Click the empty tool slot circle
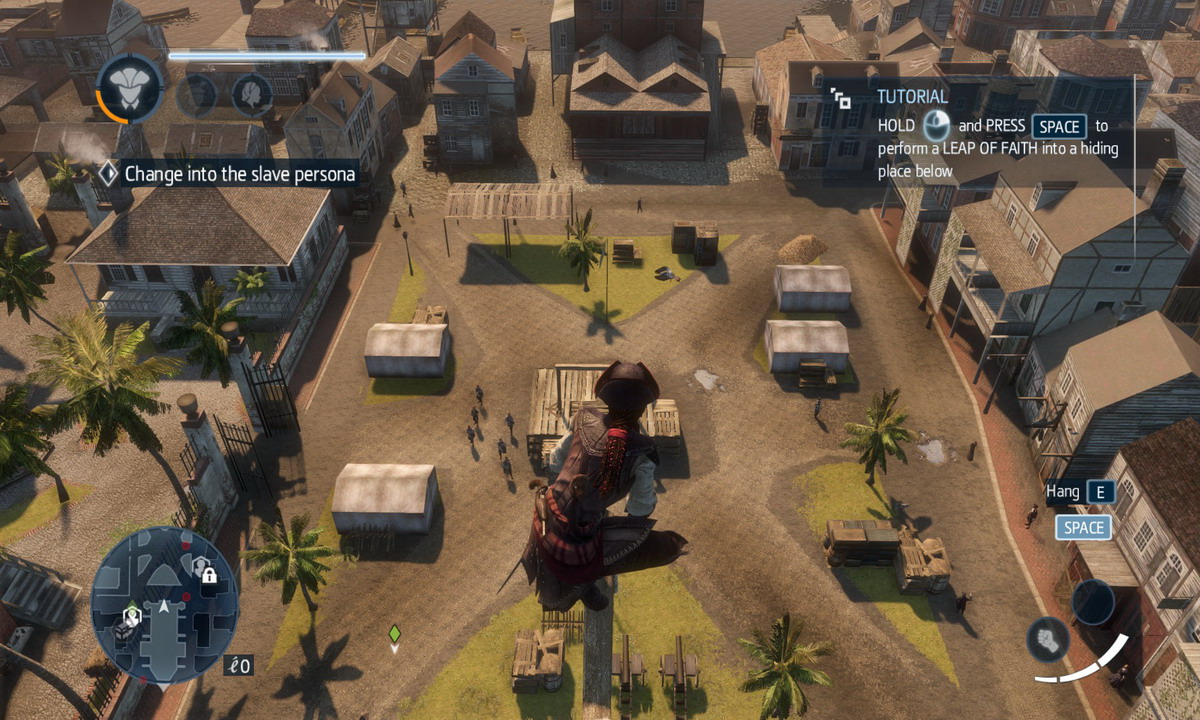1200x720 pixels. click(1093, 602)
